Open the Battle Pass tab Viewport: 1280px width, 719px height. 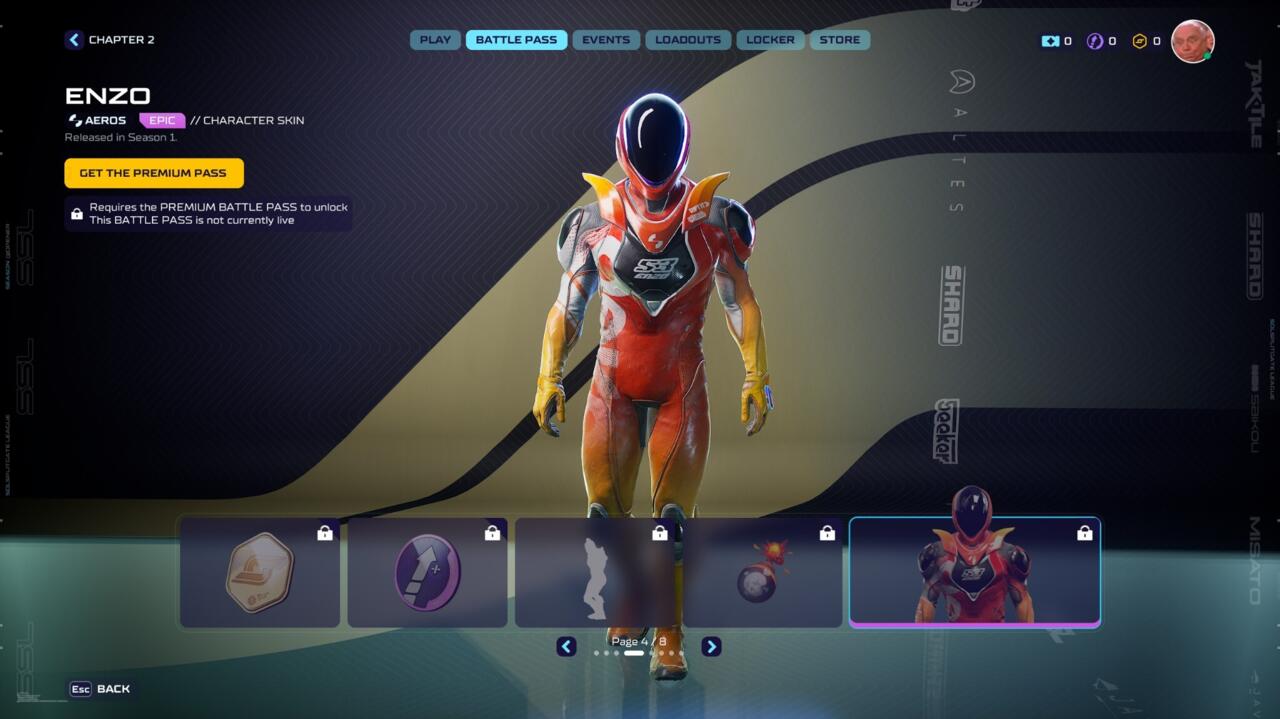(516, 40)
